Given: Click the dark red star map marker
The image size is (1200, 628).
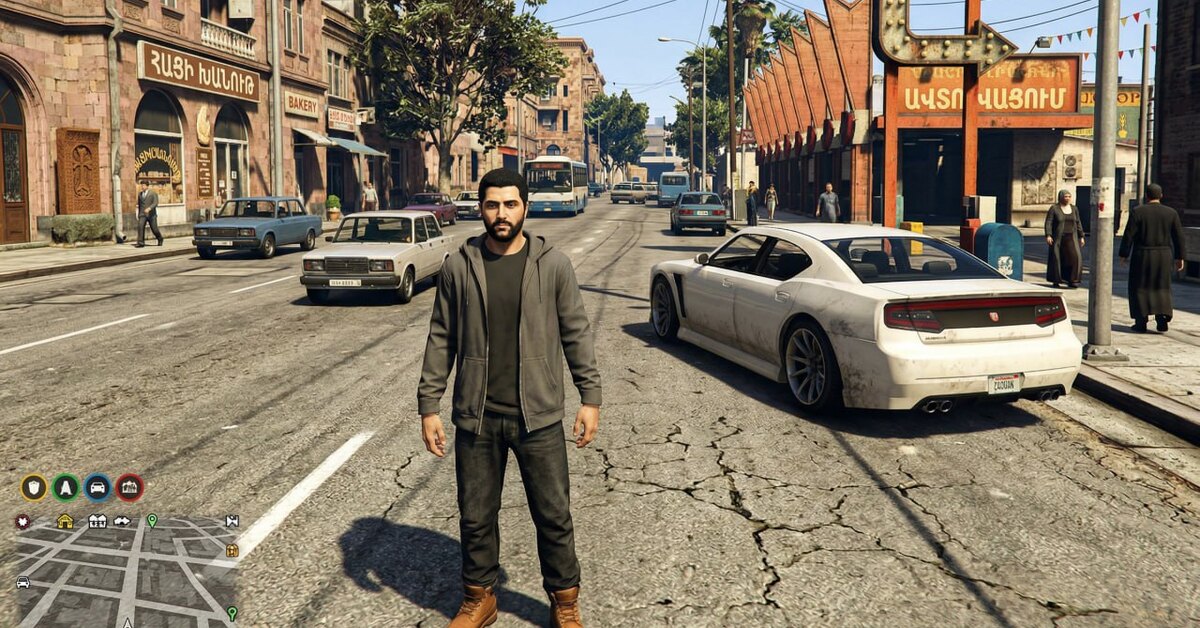Looking at the screenshot, I should pos(22,521).
